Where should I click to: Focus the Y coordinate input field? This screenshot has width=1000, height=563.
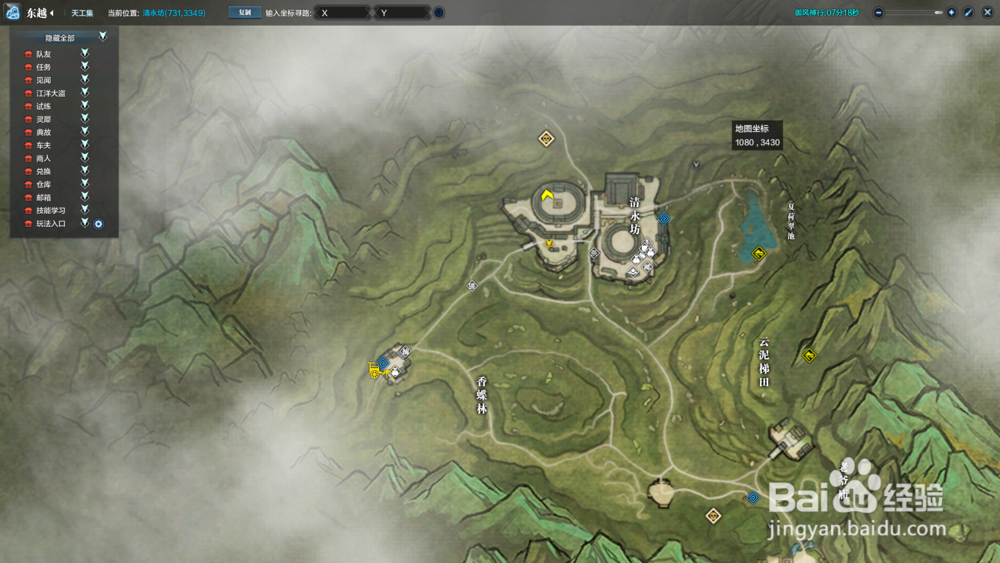click(x=403, y=13)
